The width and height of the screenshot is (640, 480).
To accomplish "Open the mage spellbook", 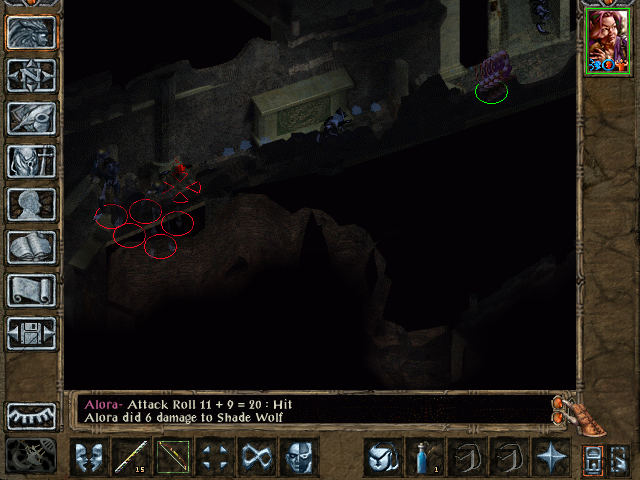I will click(32, 247).
